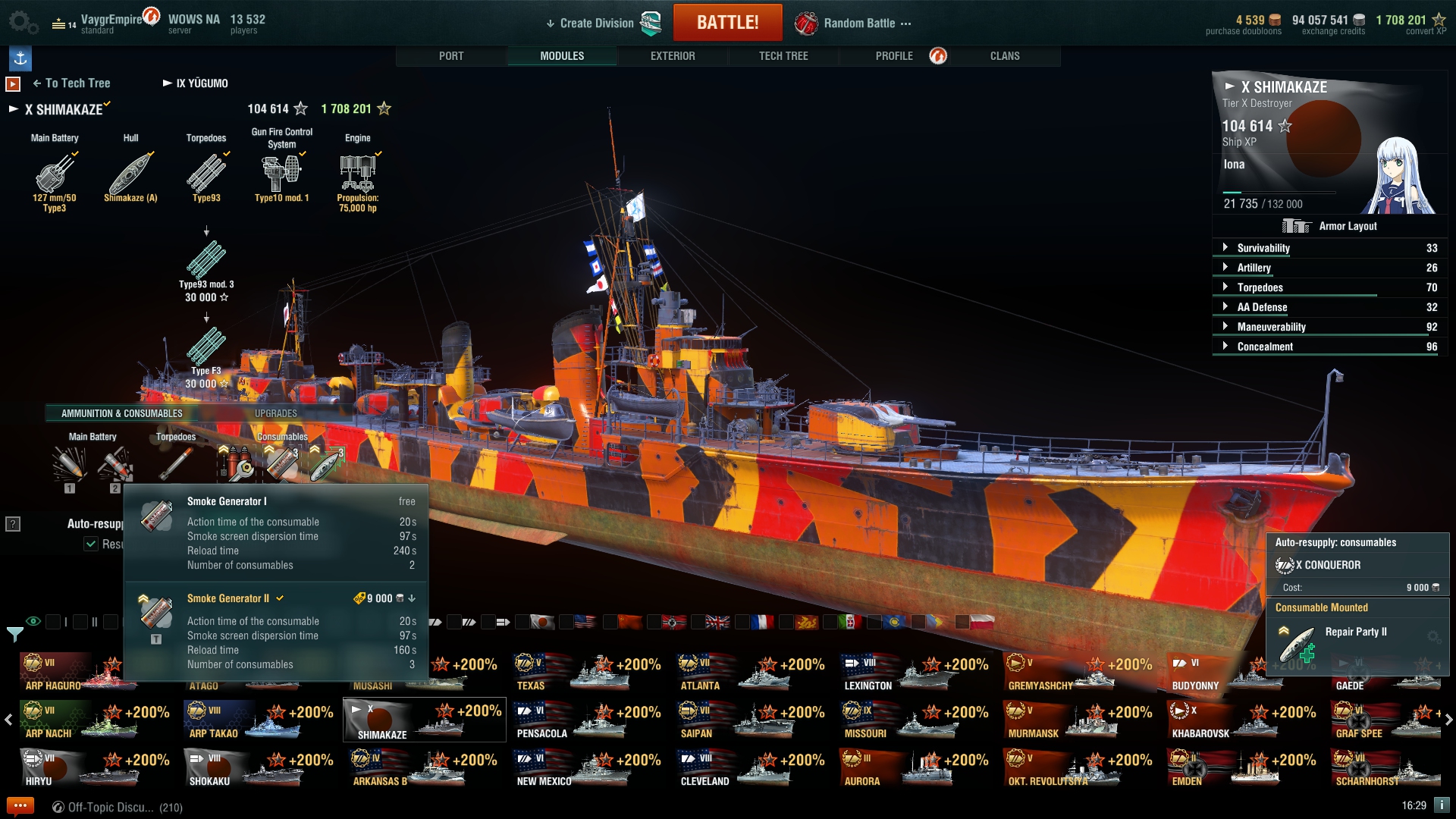Start the match with the BATTLE! button
The width and height of the screenshot is (1456, 819).
(x=727, y=23)
